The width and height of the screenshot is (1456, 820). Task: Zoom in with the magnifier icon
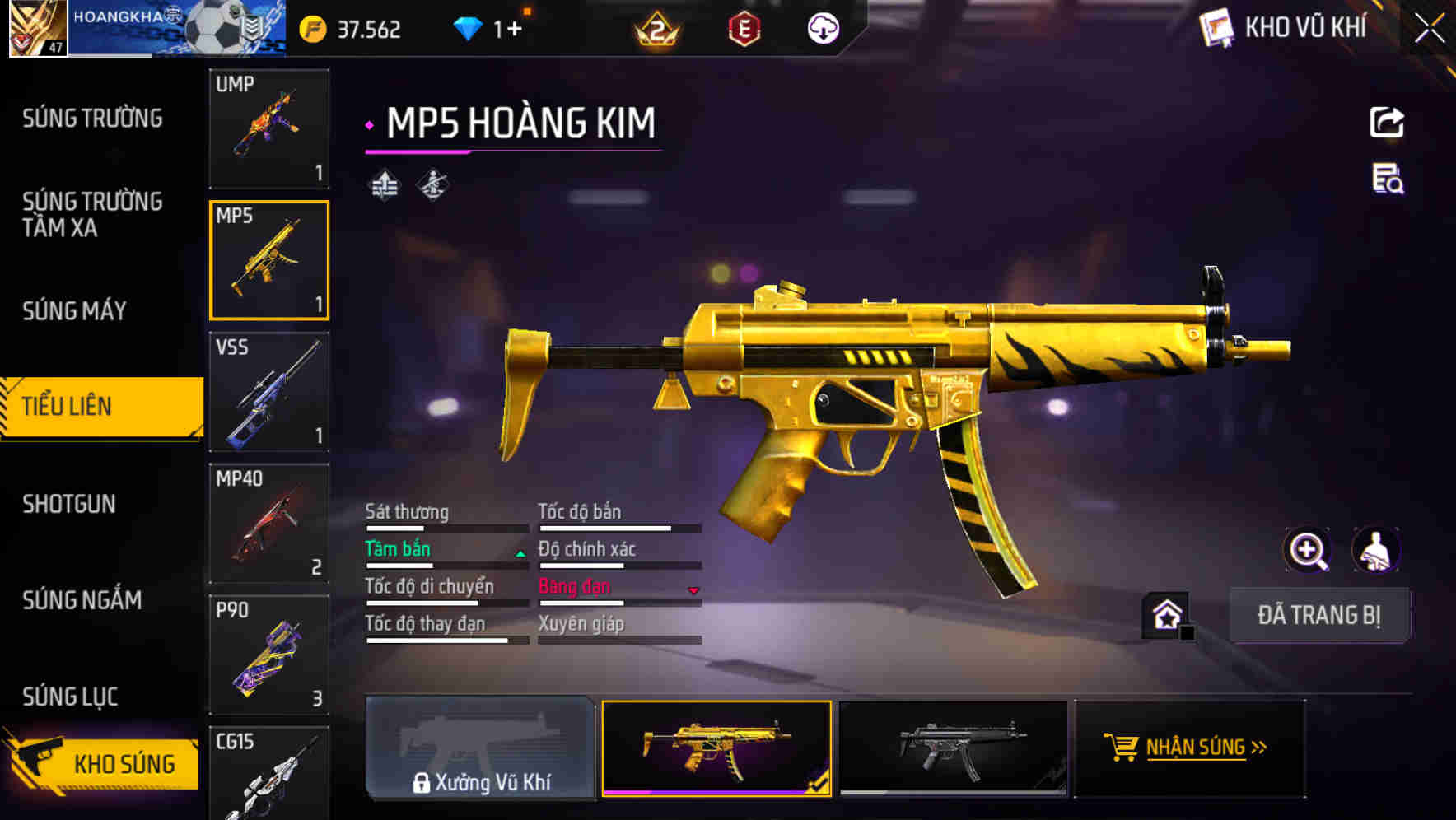click(x=1307, y=550)
